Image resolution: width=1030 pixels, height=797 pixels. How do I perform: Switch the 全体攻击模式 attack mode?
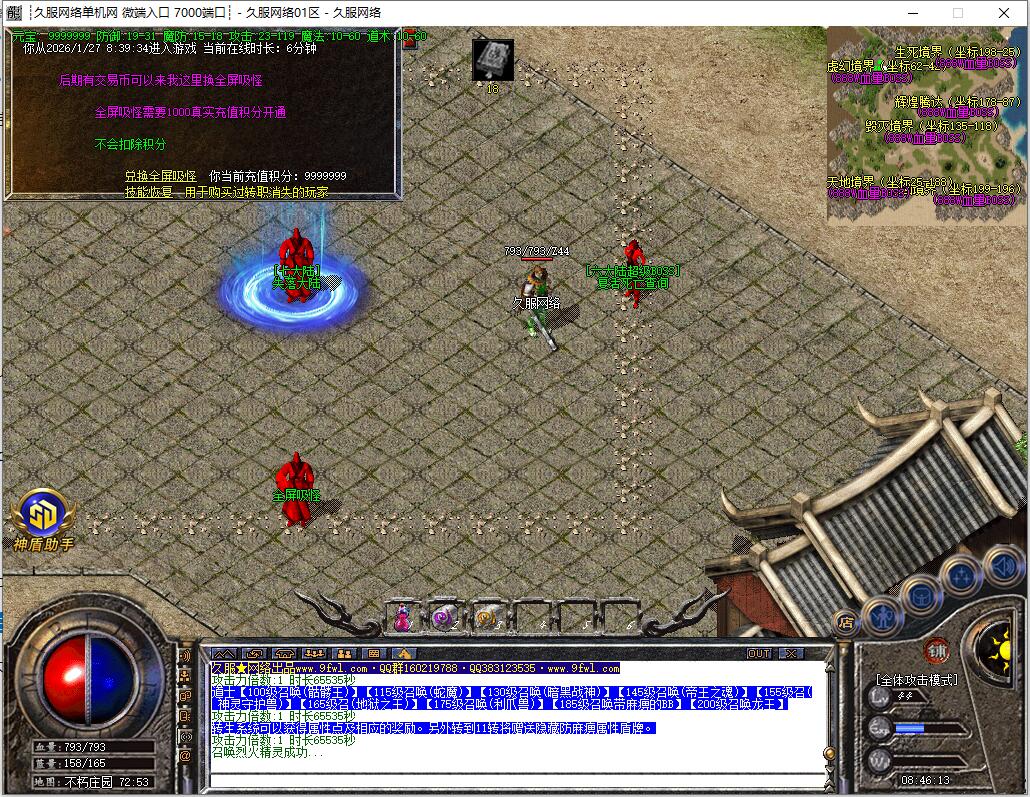point(916,680)
